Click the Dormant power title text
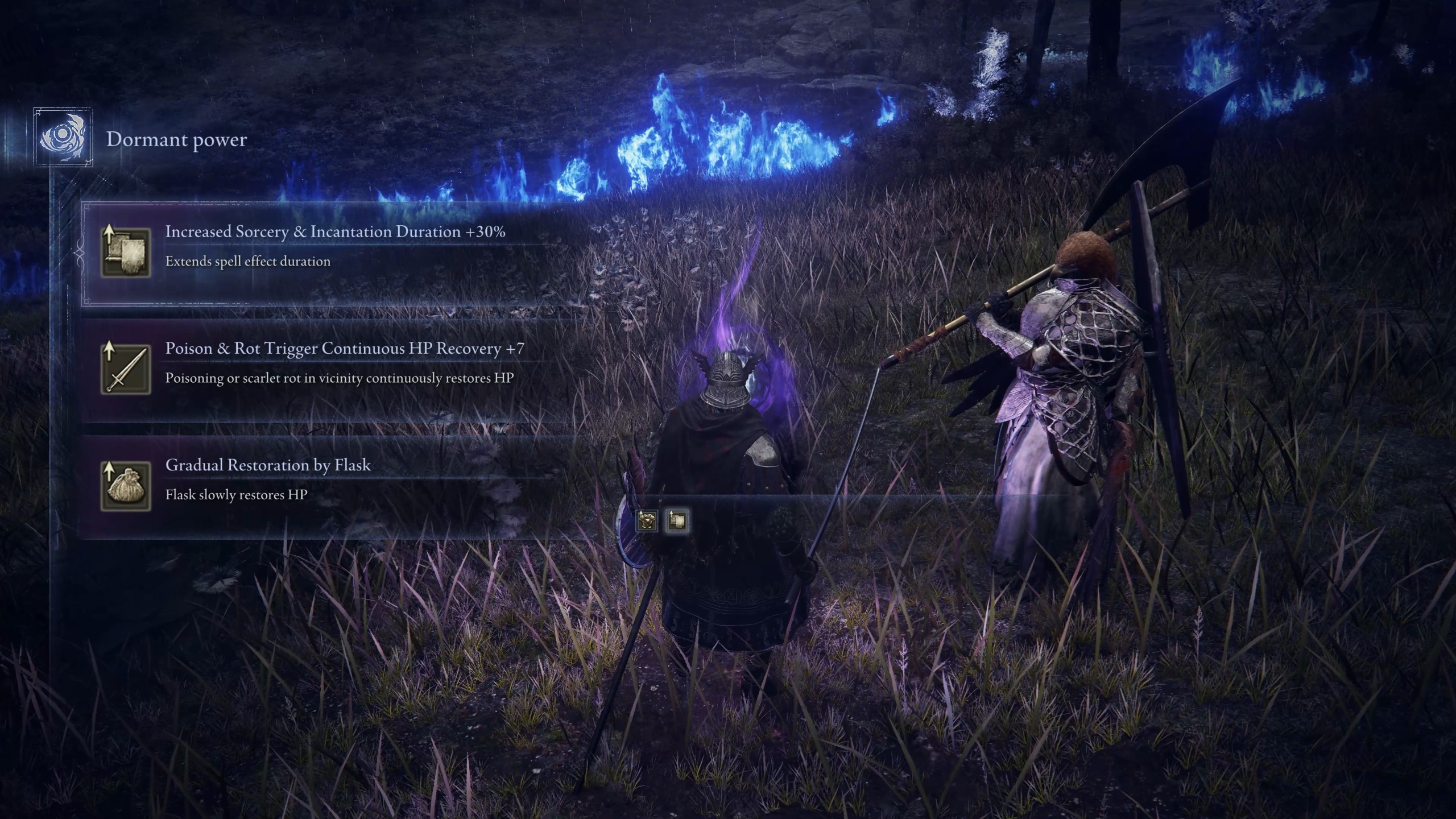This screenshot has width=1456, height=819. coord(176,141)
